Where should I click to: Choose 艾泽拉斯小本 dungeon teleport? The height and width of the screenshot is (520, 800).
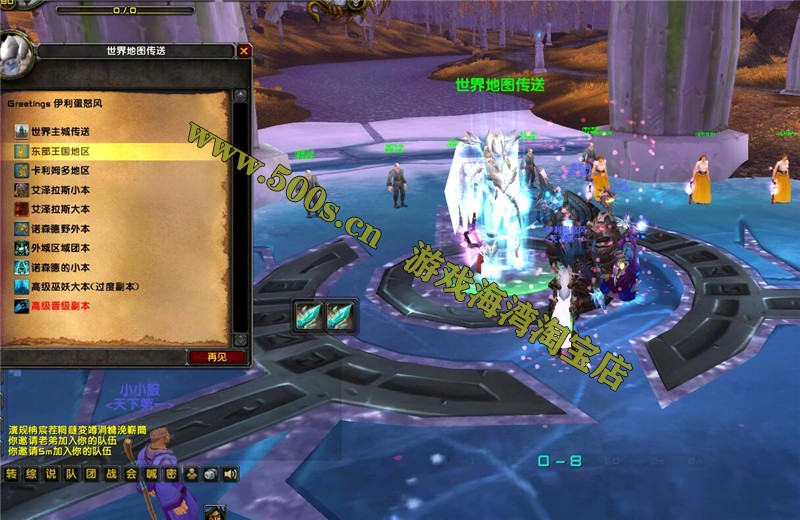[60, 190]
